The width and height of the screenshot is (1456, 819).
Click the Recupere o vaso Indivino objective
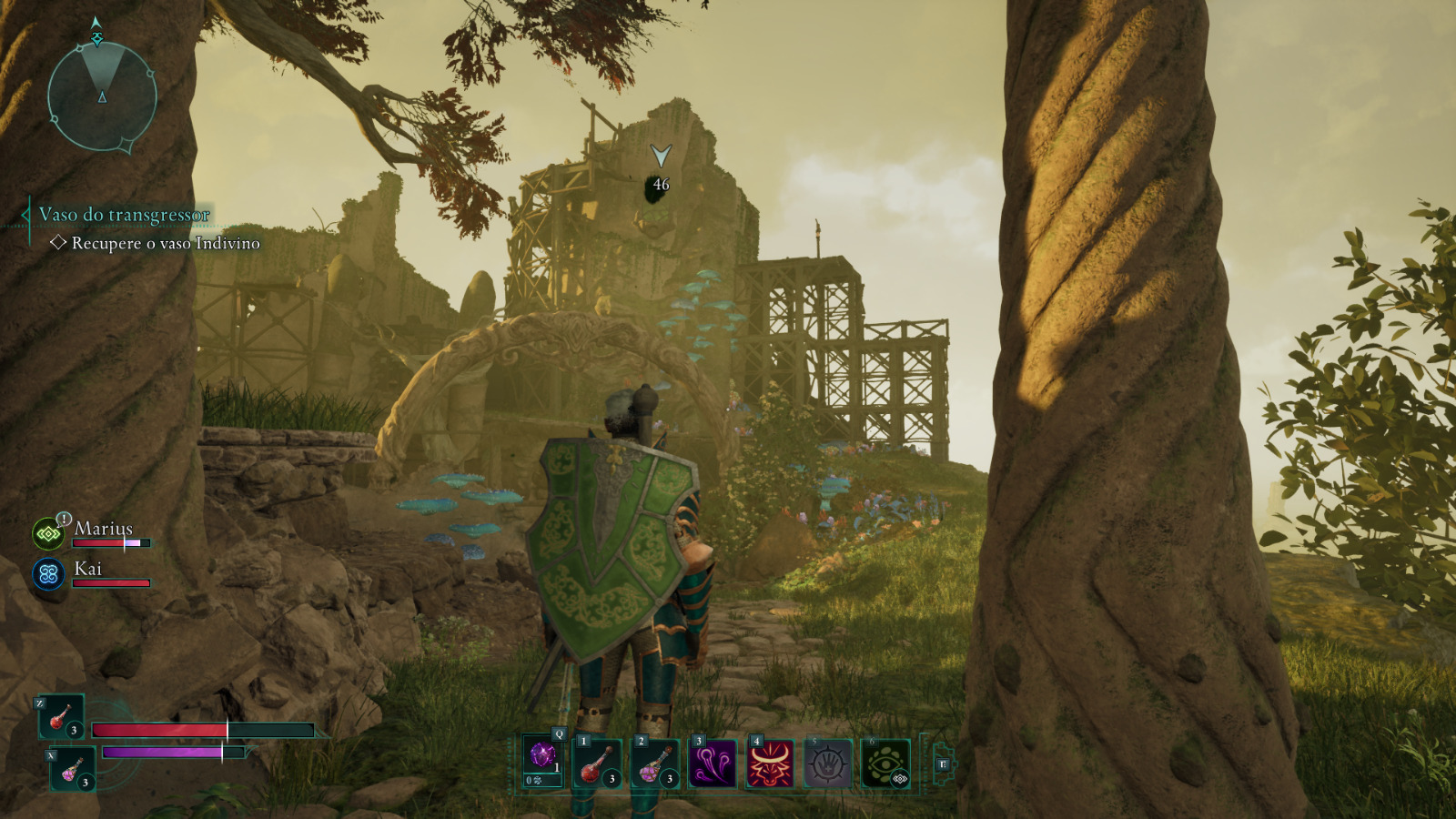coord(165,243)
